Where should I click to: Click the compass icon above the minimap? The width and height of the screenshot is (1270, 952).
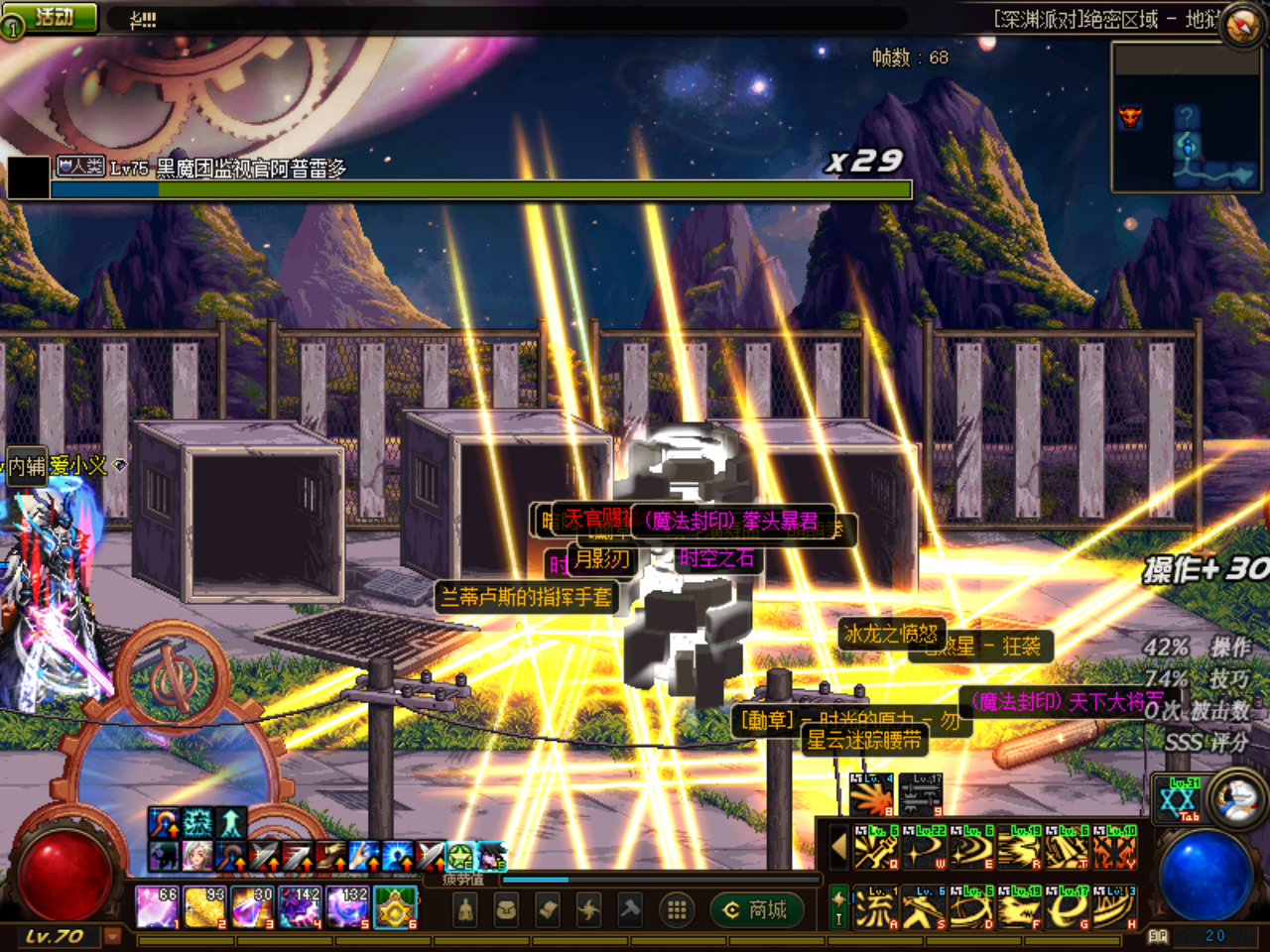1241,26
